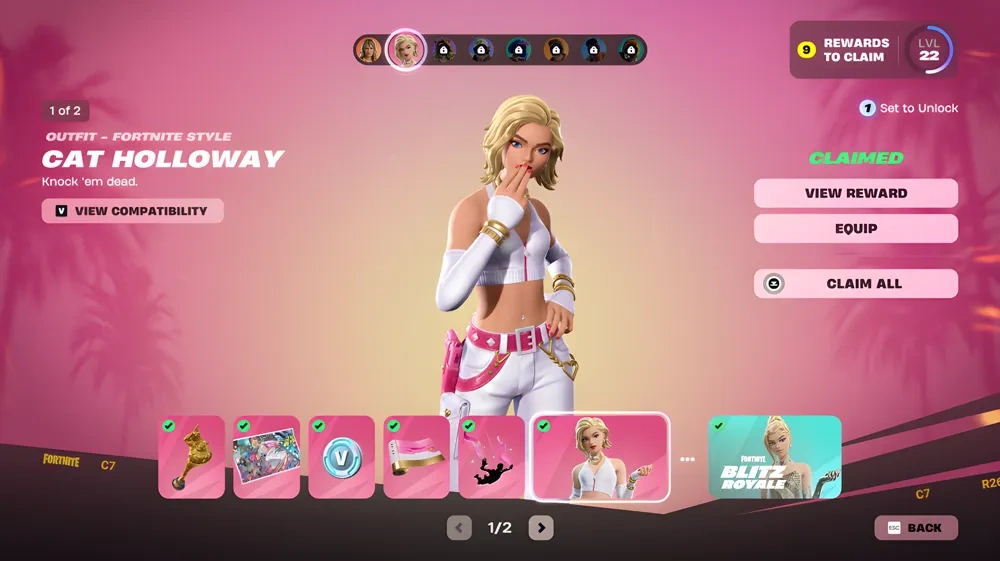Image resolution: width=1000 pixels, height=561 pixels.
Task: Go back using the Back button
Action: (916, 528)
